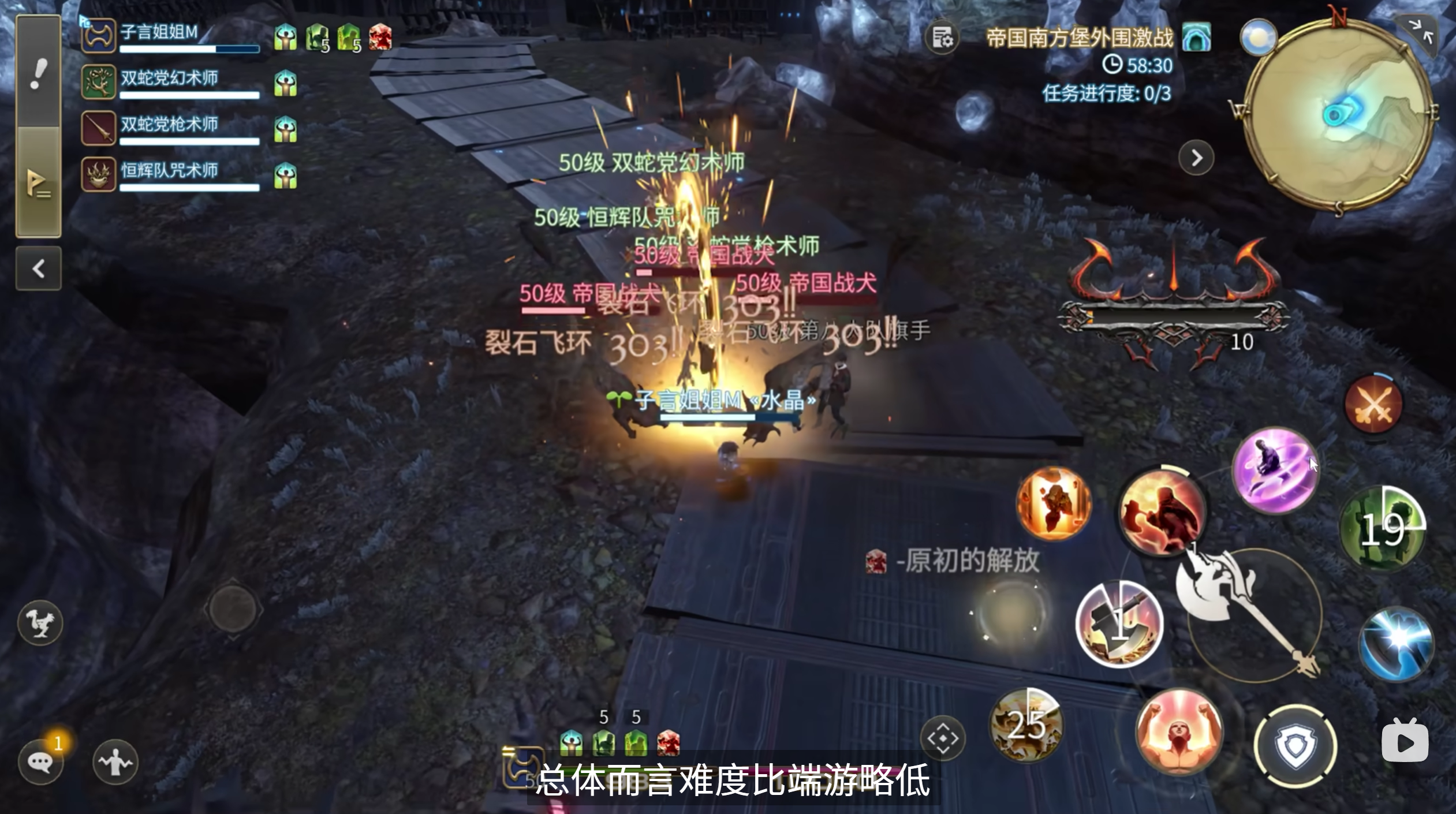Screen dimensions: 1456x814
Task: Open the emote figure button
Action: coord(115,762)
